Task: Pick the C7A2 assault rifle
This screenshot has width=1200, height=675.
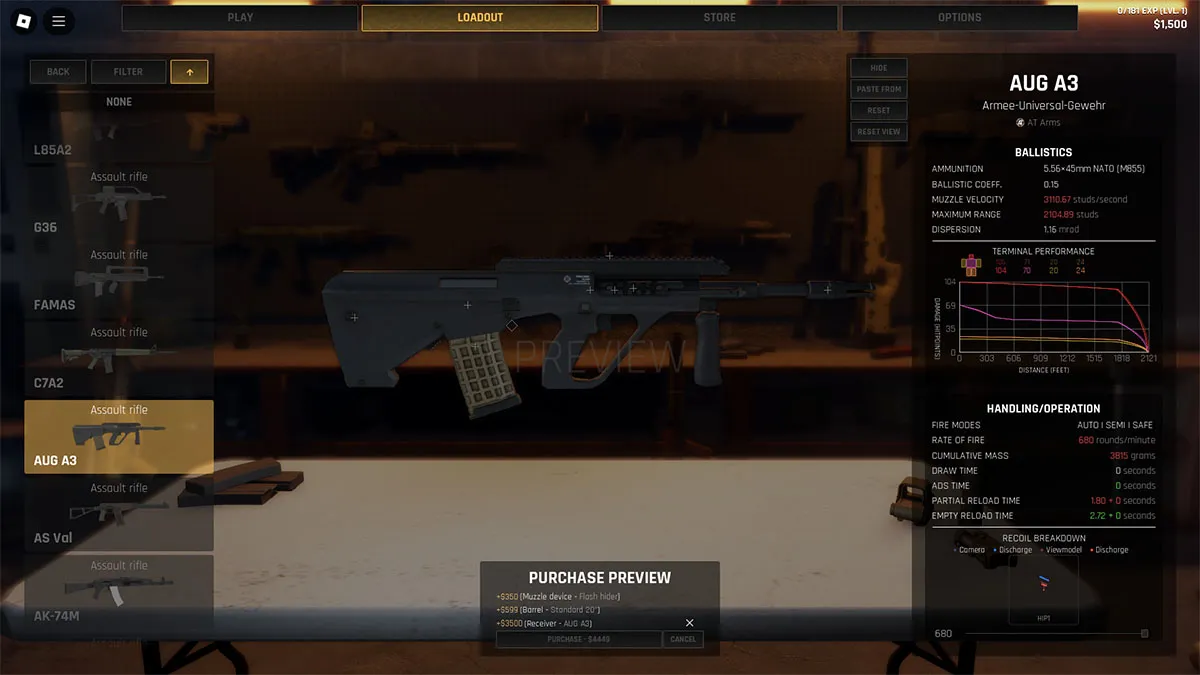Action: tap(119, 359)
